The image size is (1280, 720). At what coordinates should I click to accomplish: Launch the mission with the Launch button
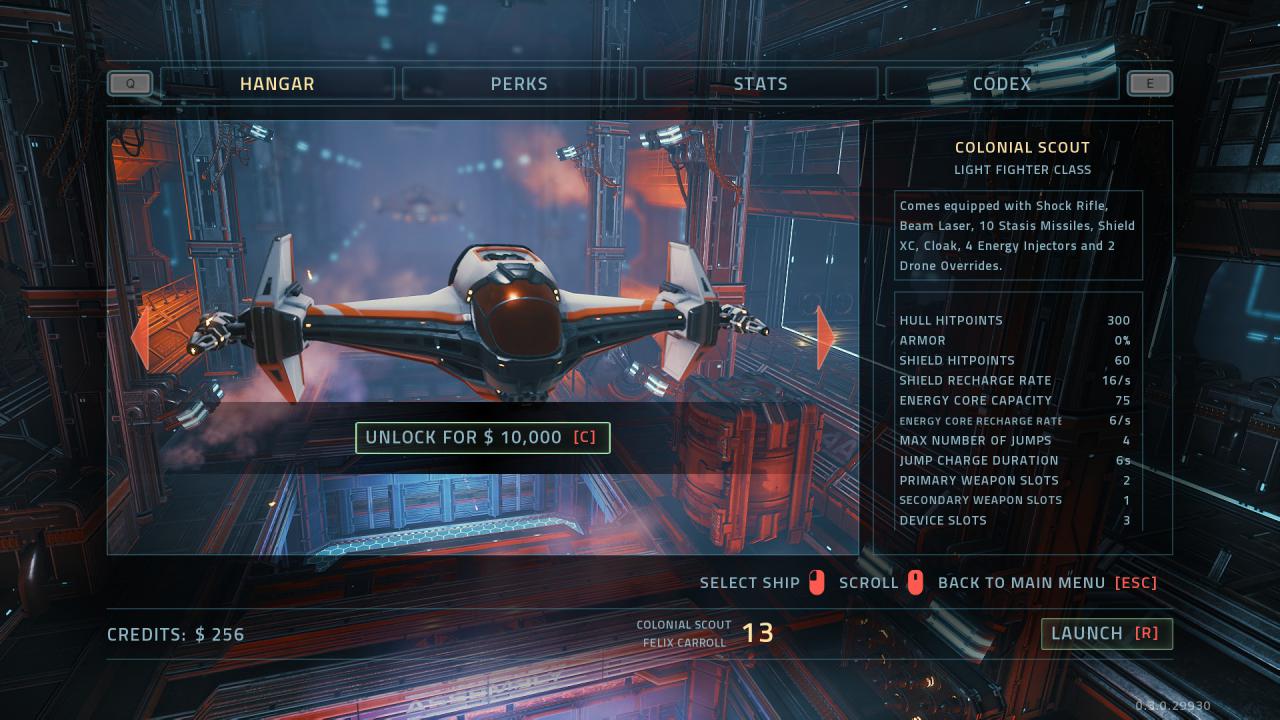click(x=1106, y=633)
